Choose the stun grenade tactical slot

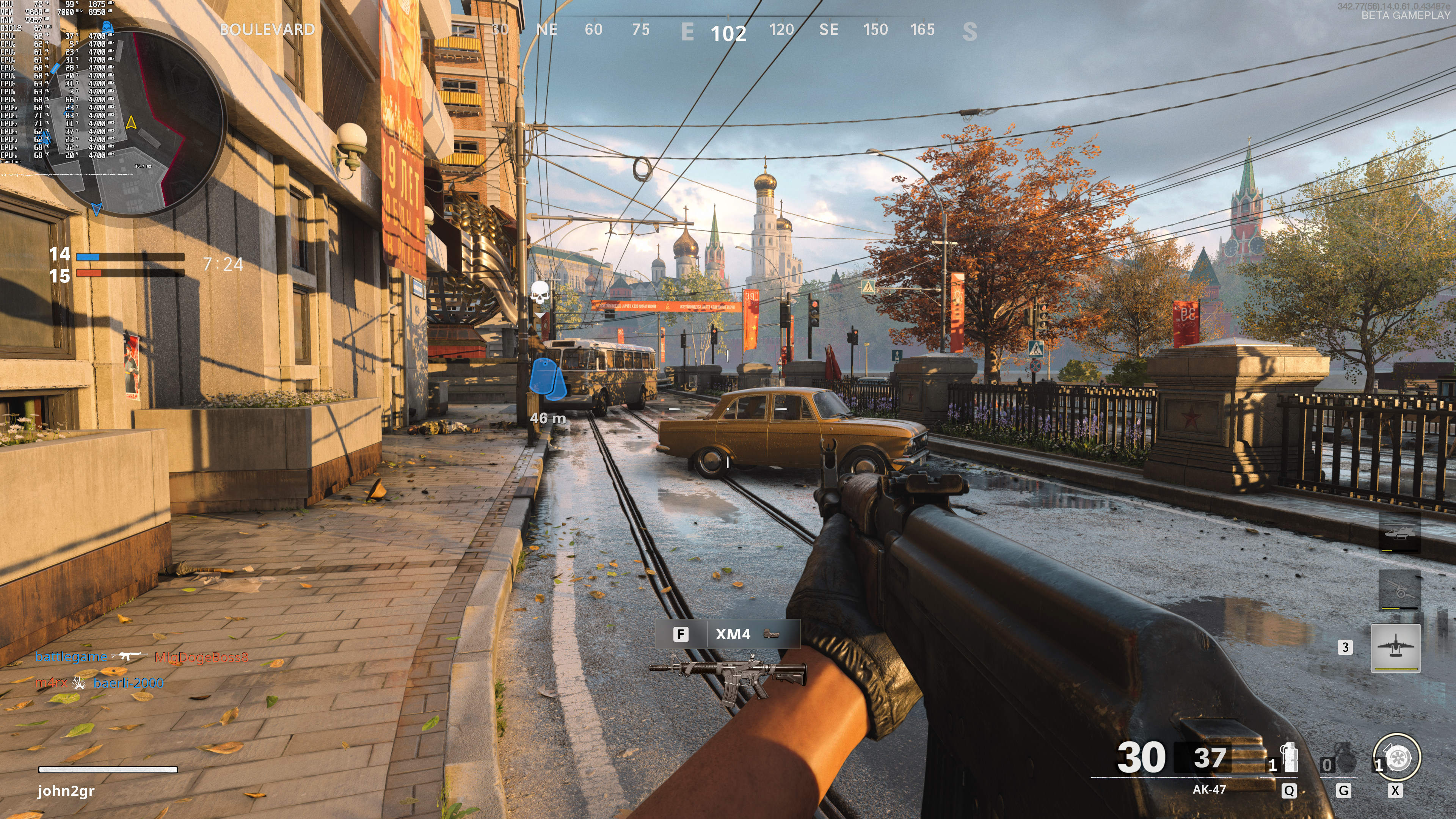coord(1289,758)
